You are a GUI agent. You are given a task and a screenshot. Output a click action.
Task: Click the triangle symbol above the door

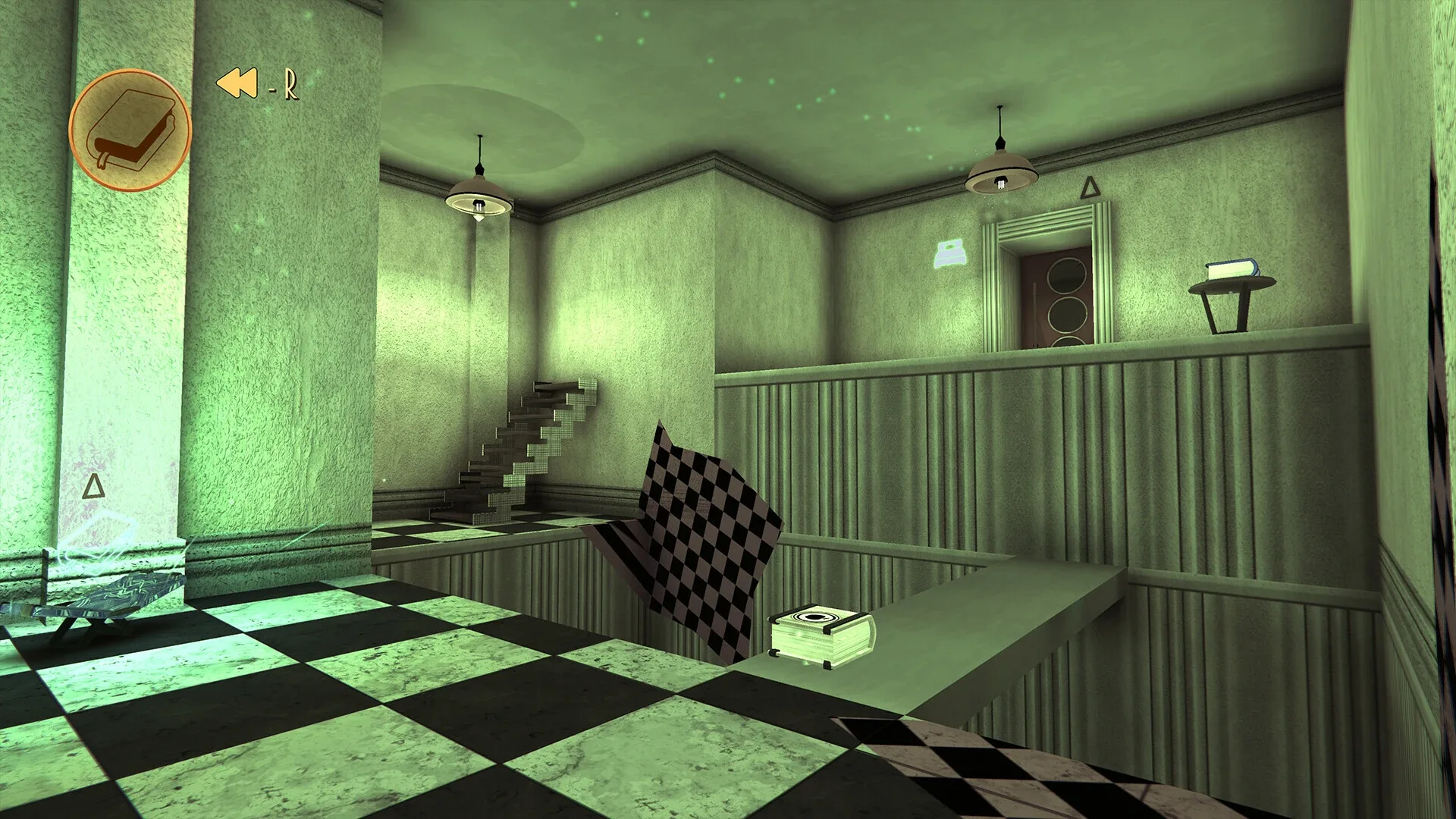click(x=1089, y=187)
